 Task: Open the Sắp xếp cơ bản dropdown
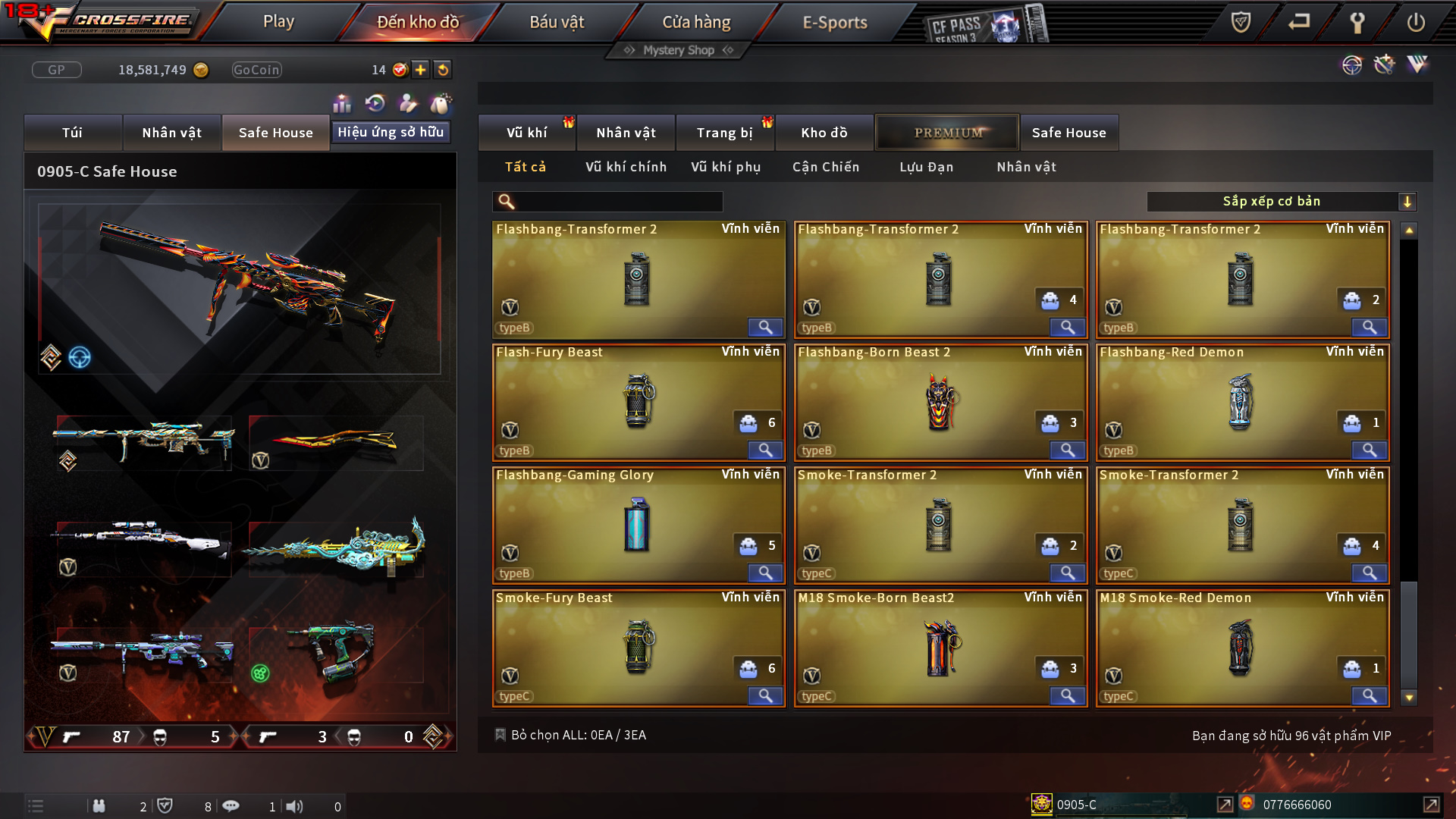click(1281, 202)
